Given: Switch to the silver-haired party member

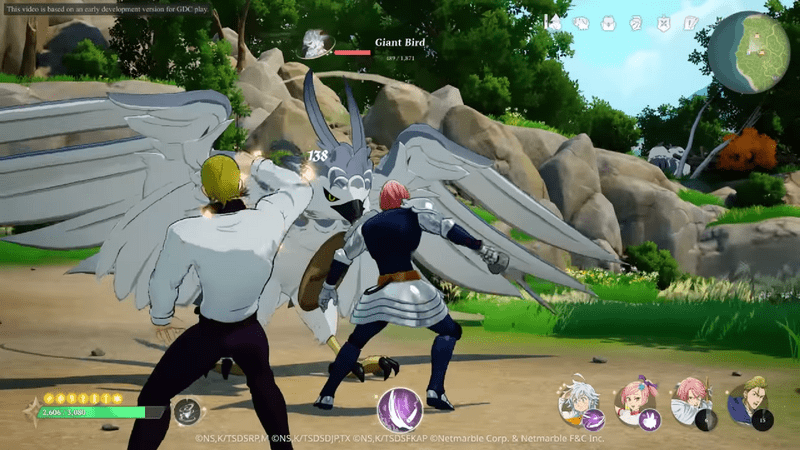Looking at the screenshot, I should [578, 402].
